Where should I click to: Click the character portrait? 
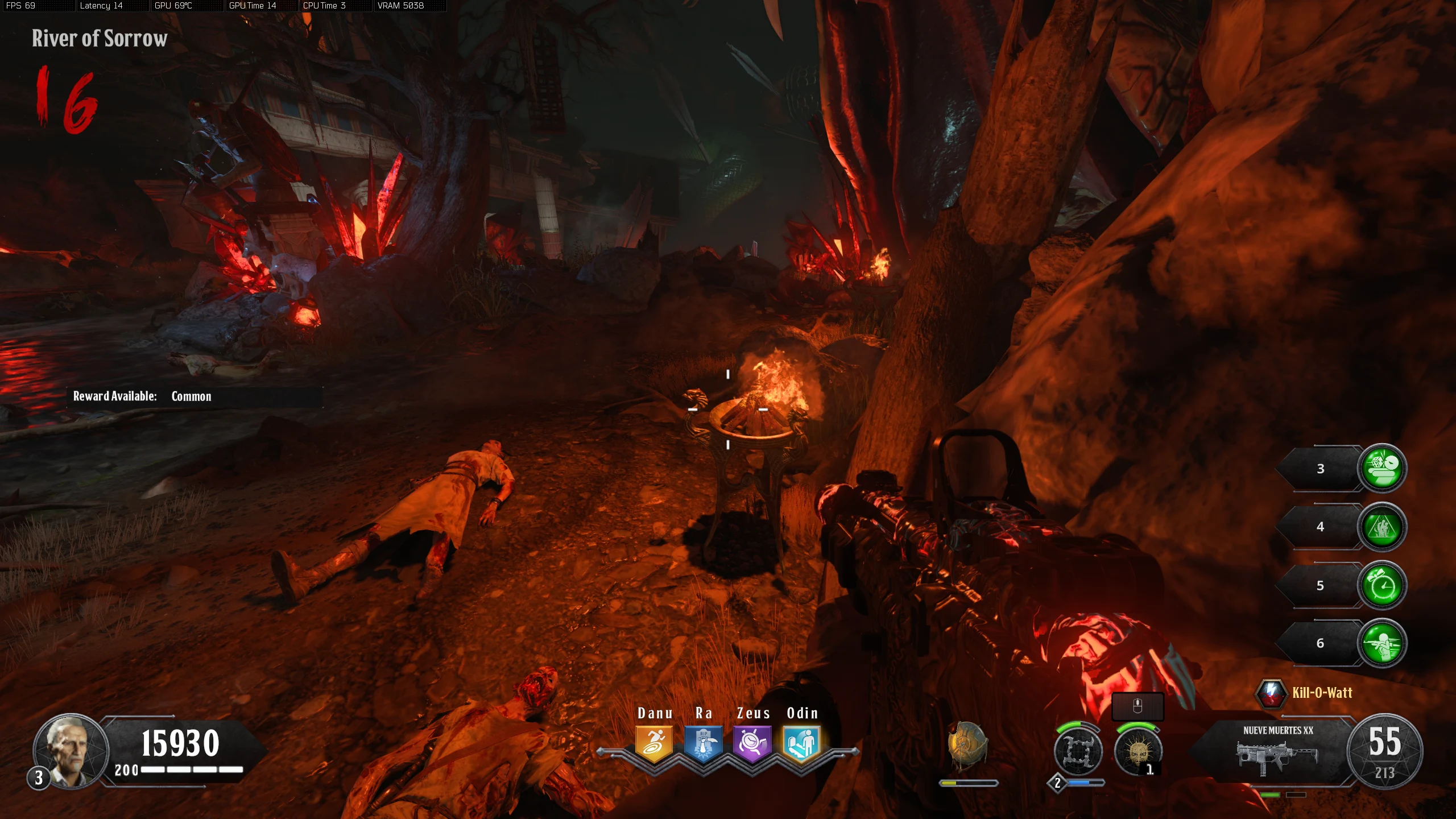(71, 751)
